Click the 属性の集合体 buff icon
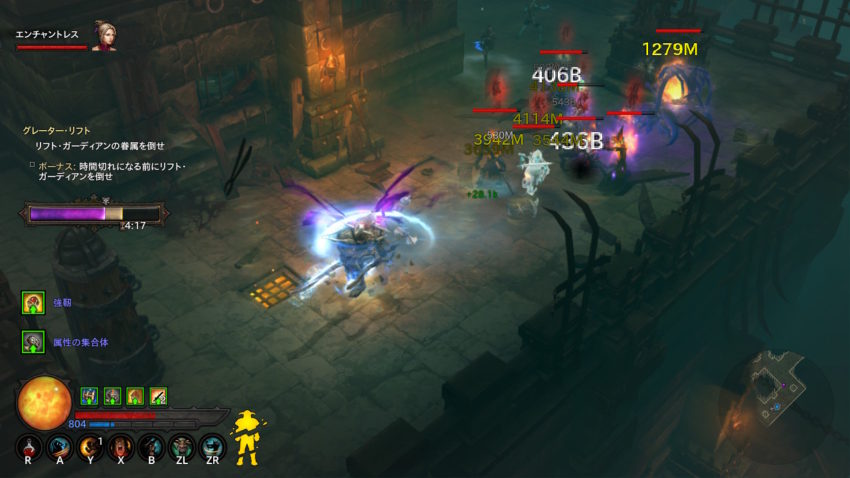Screen dimensions: 850x478 coord(32,342)
